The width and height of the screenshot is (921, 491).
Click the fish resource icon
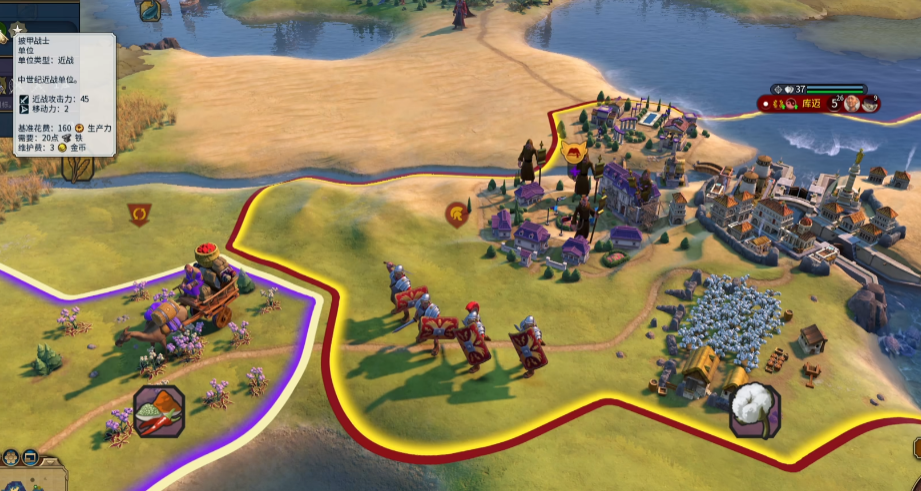150,10
